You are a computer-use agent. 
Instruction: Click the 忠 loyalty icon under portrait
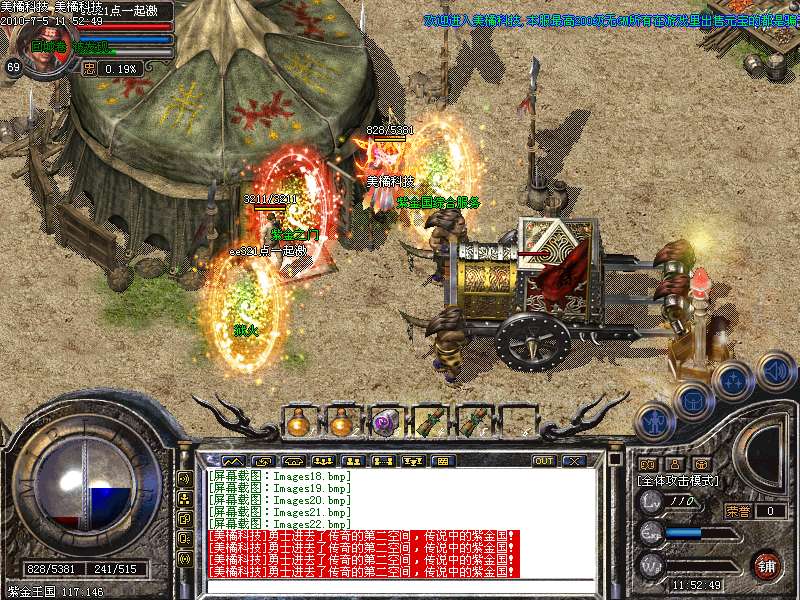89,69
